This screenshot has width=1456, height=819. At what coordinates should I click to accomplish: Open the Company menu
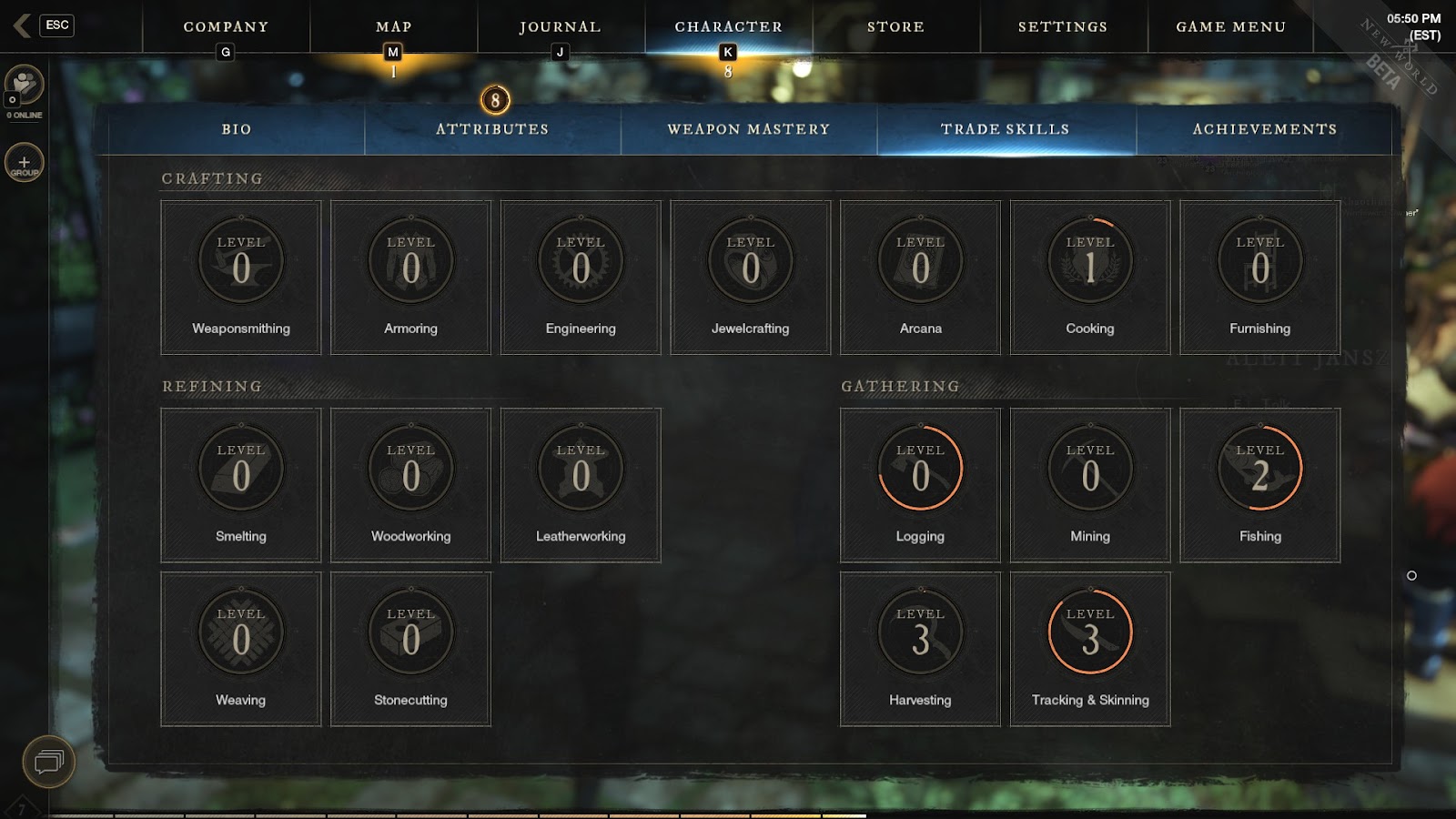tap(226, 27)
